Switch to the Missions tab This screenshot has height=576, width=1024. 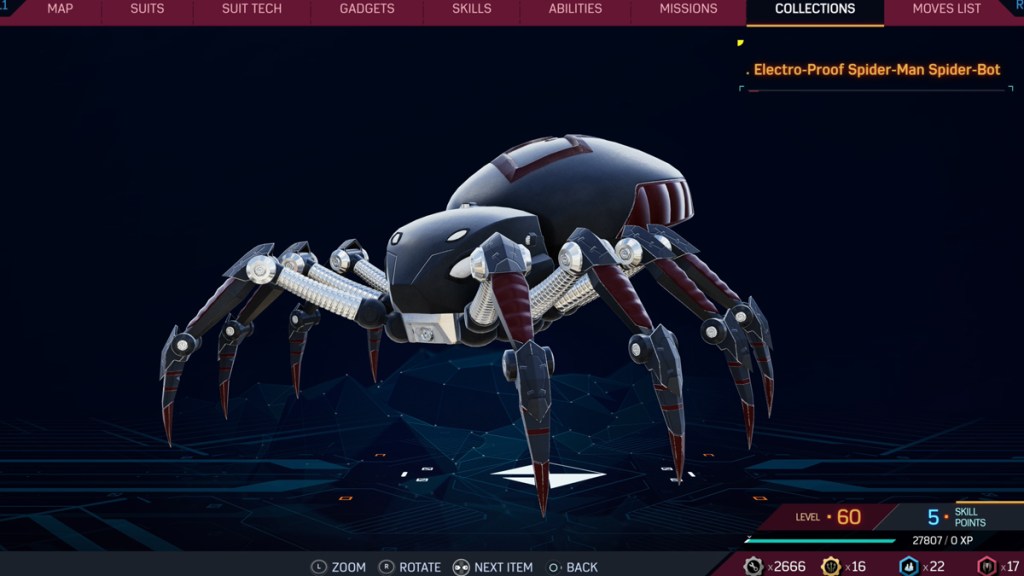688,9
